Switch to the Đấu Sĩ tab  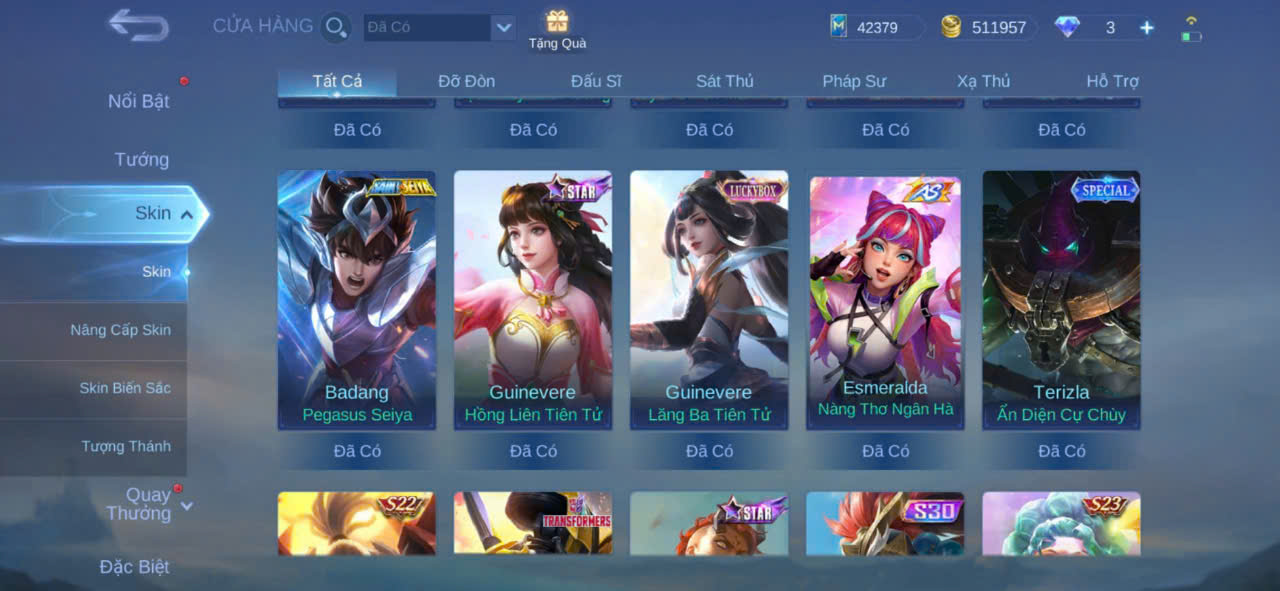point(596,81)
